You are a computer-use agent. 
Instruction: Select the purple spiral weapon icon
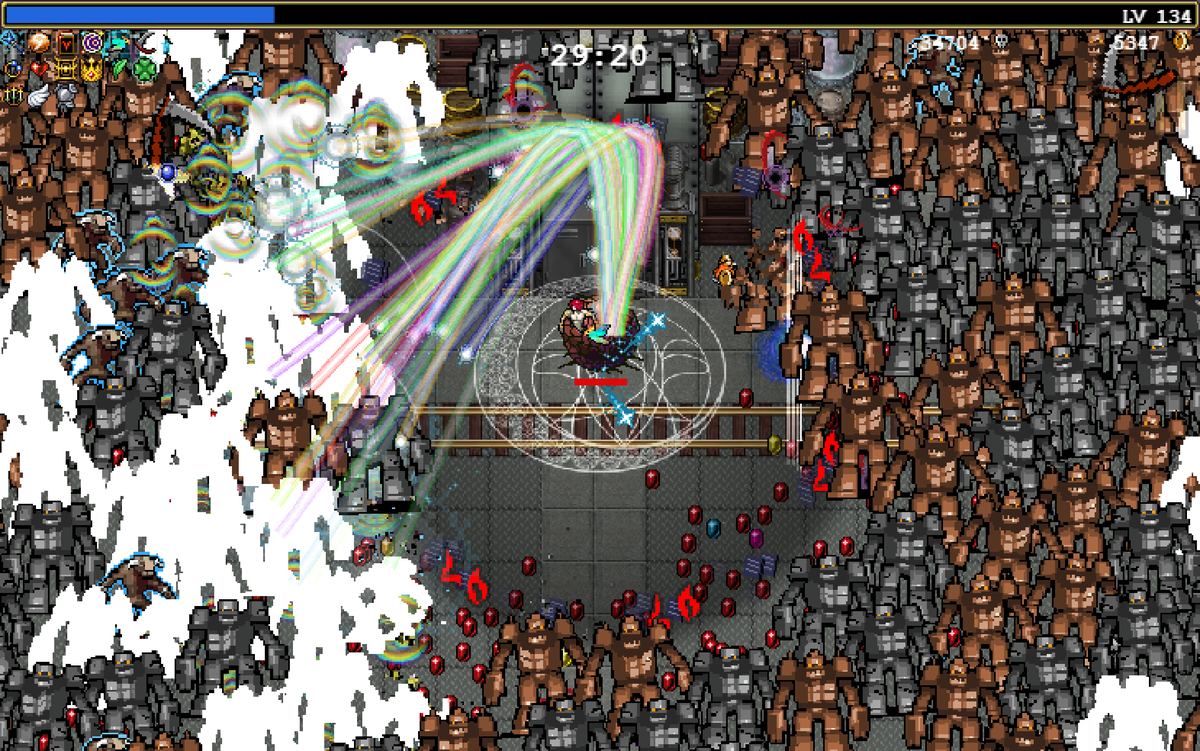point(94,42)
